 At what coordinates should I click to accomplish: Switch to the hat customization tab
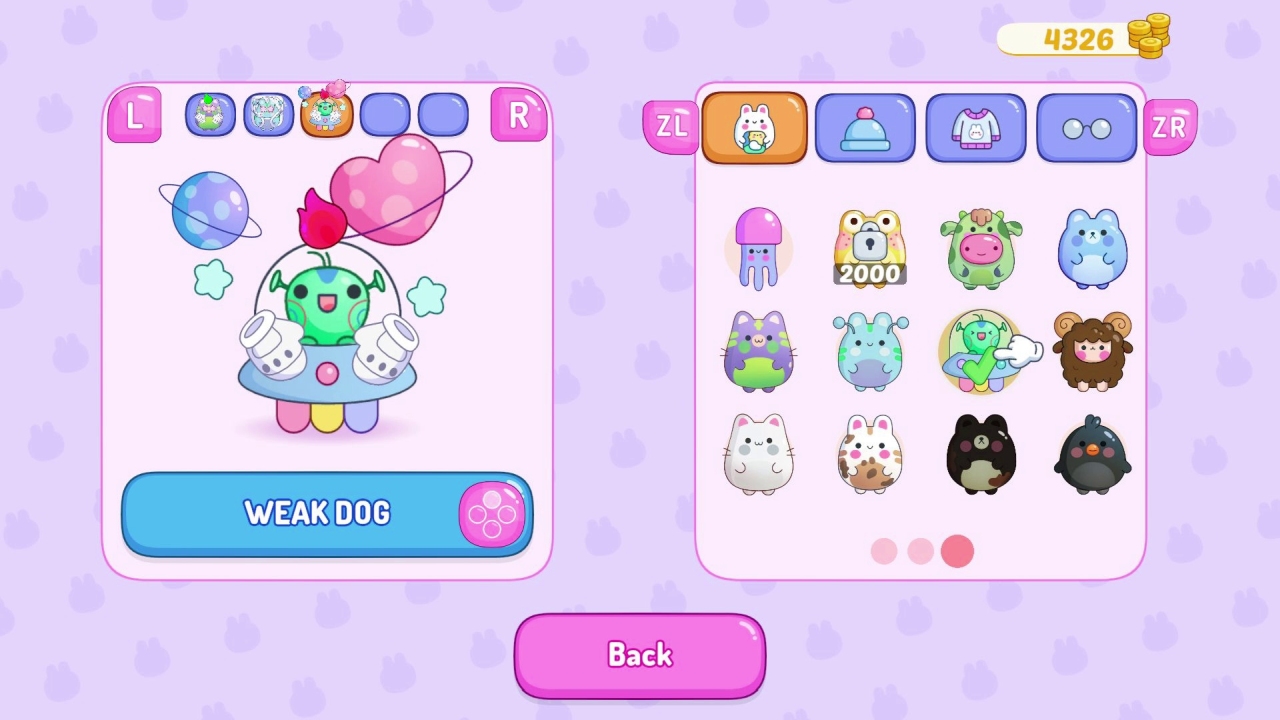pos(865,128)
